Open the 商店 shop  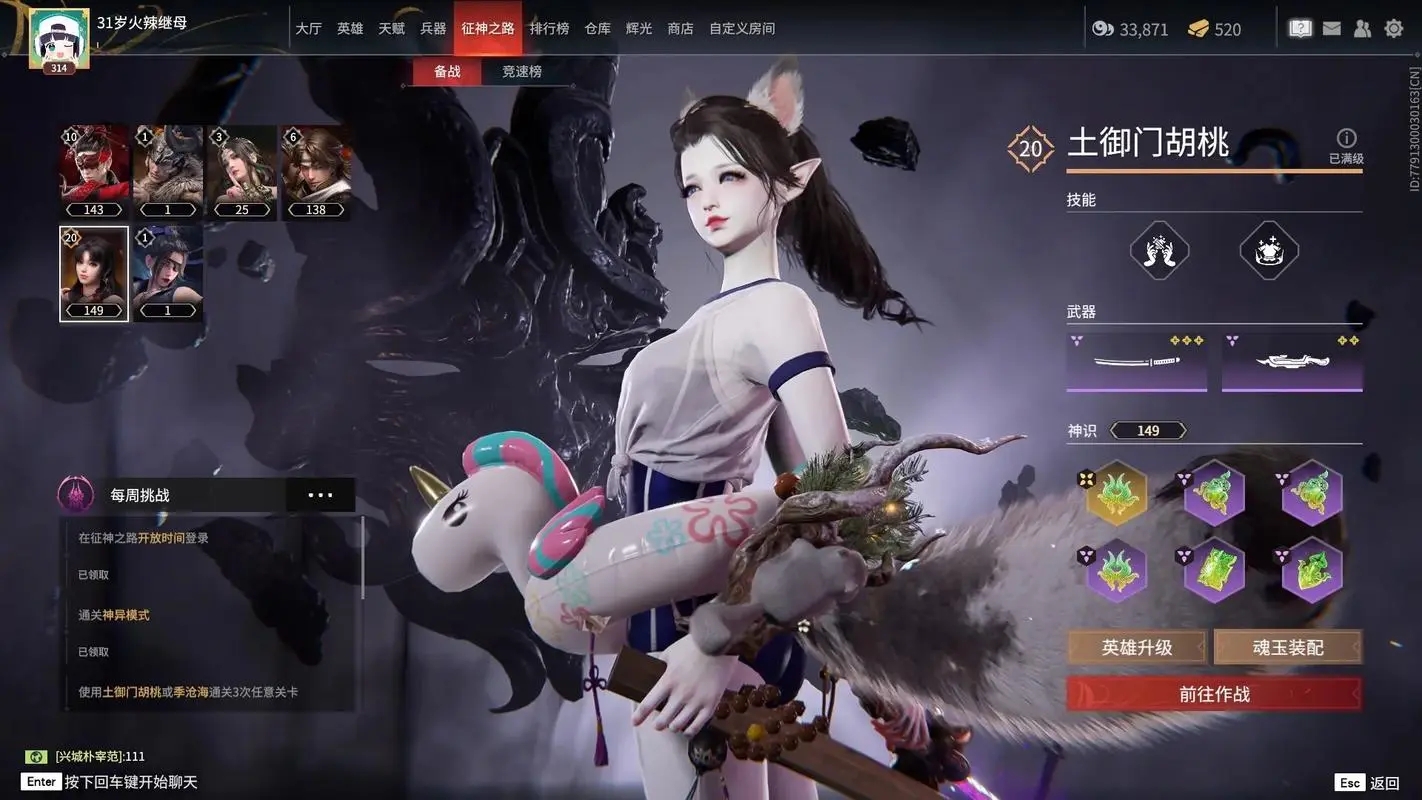pyautogui.click(x=680, y=29)
